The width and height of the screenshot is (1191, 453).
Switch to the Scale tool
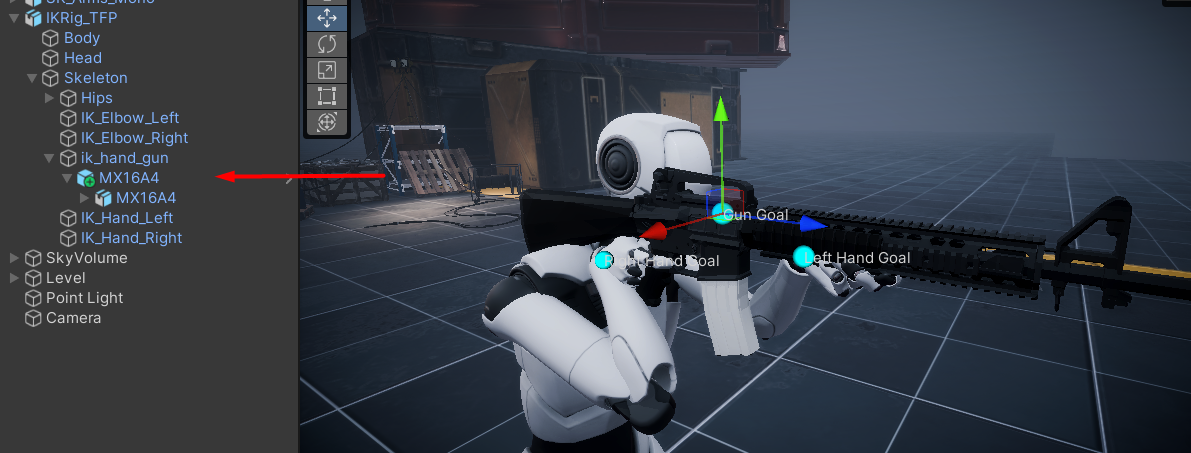pos(326,70)
